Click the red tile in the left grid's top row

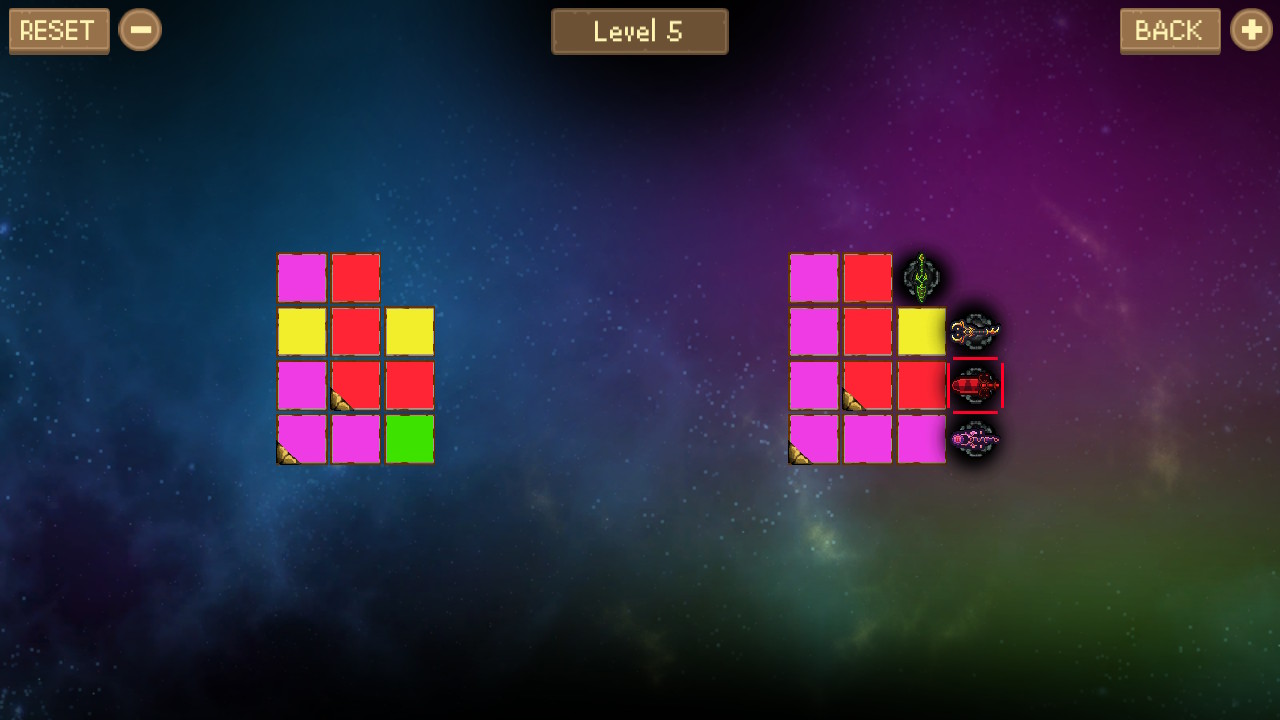356,279
